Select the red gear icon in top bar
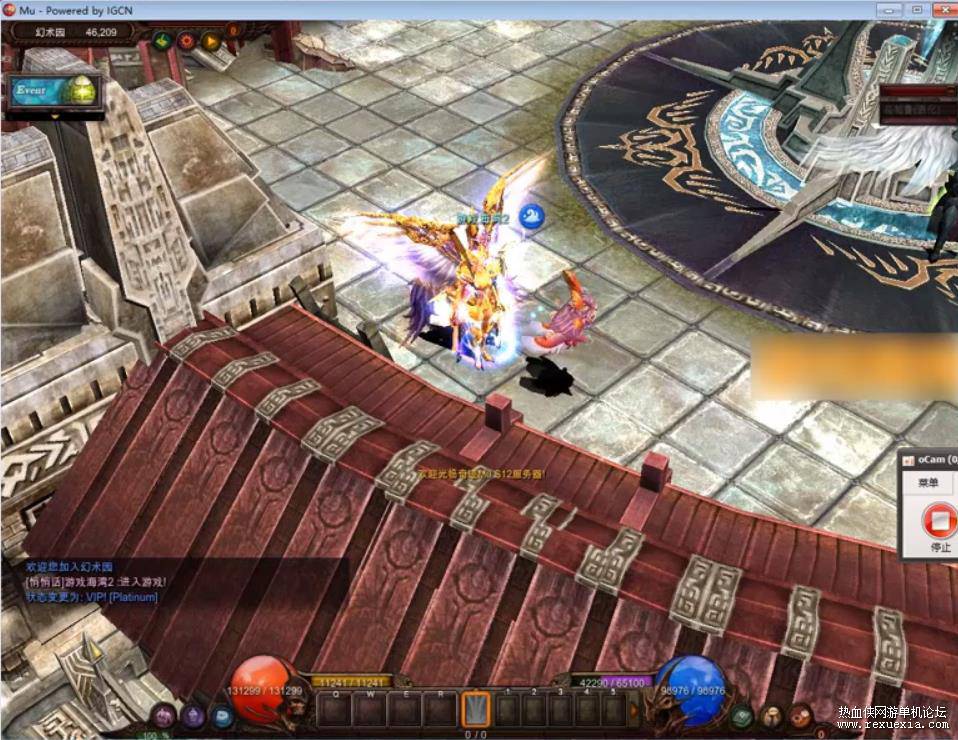The width and height of the screenshot is (958, 740). tap(186, 41)
